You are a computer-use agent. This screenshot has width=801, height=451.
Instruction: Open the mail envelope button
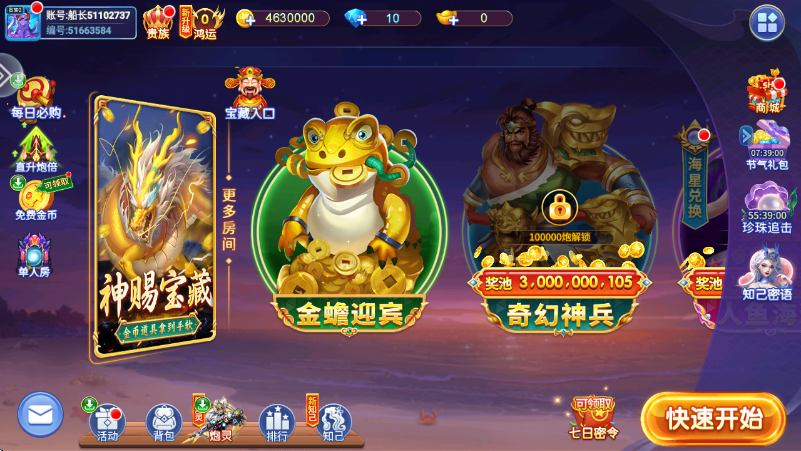coord(40,413)
